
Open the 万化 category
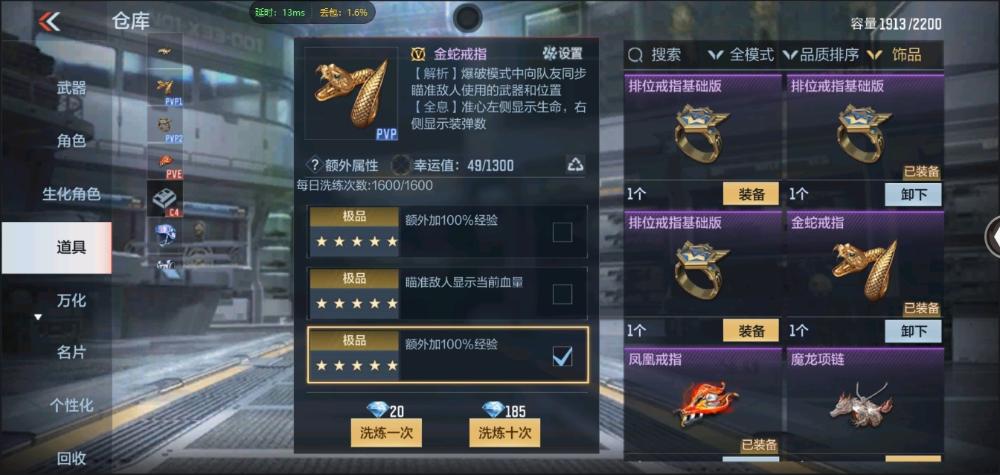(71, 300)
